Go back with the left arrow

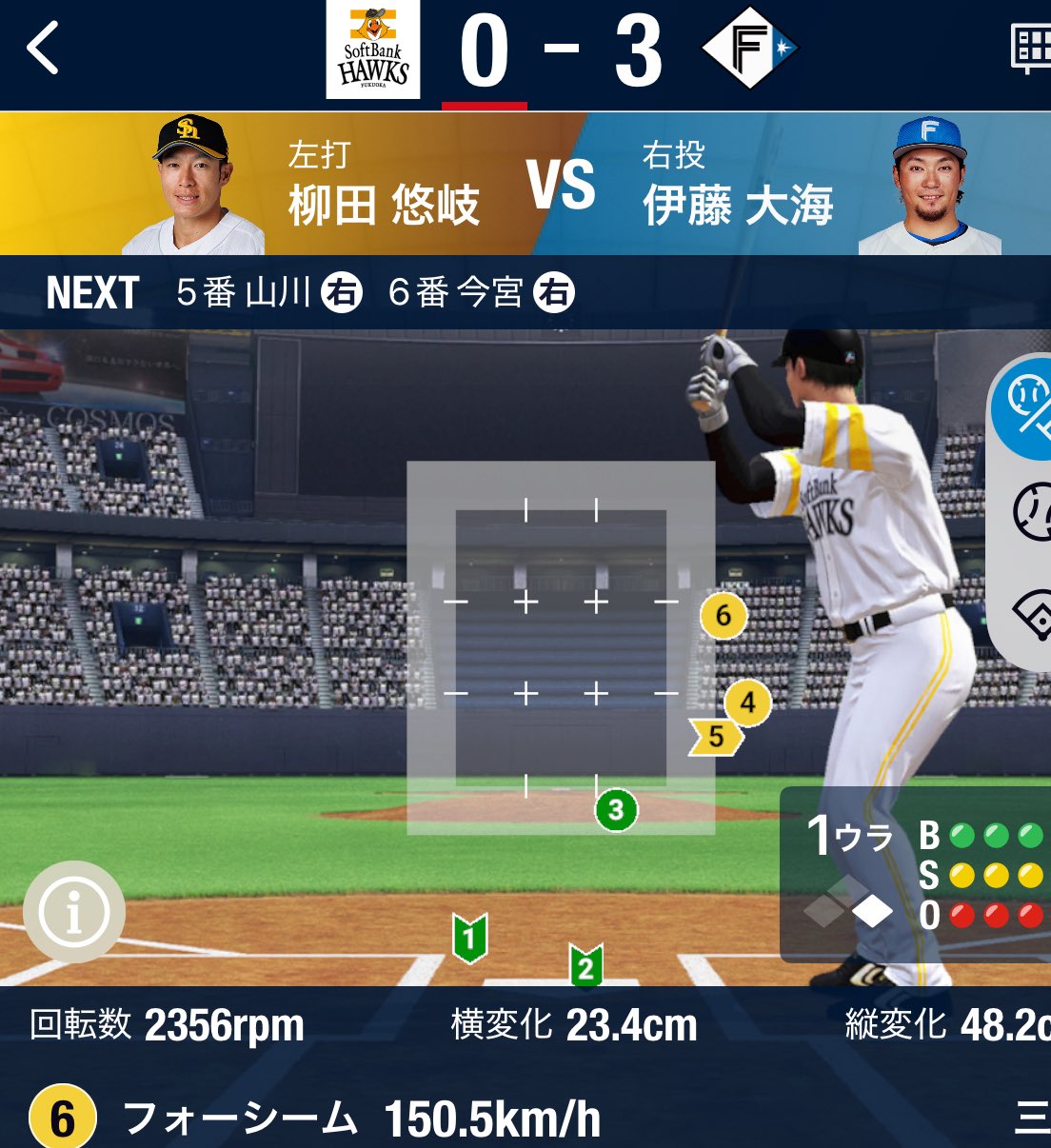pos(44,49)
